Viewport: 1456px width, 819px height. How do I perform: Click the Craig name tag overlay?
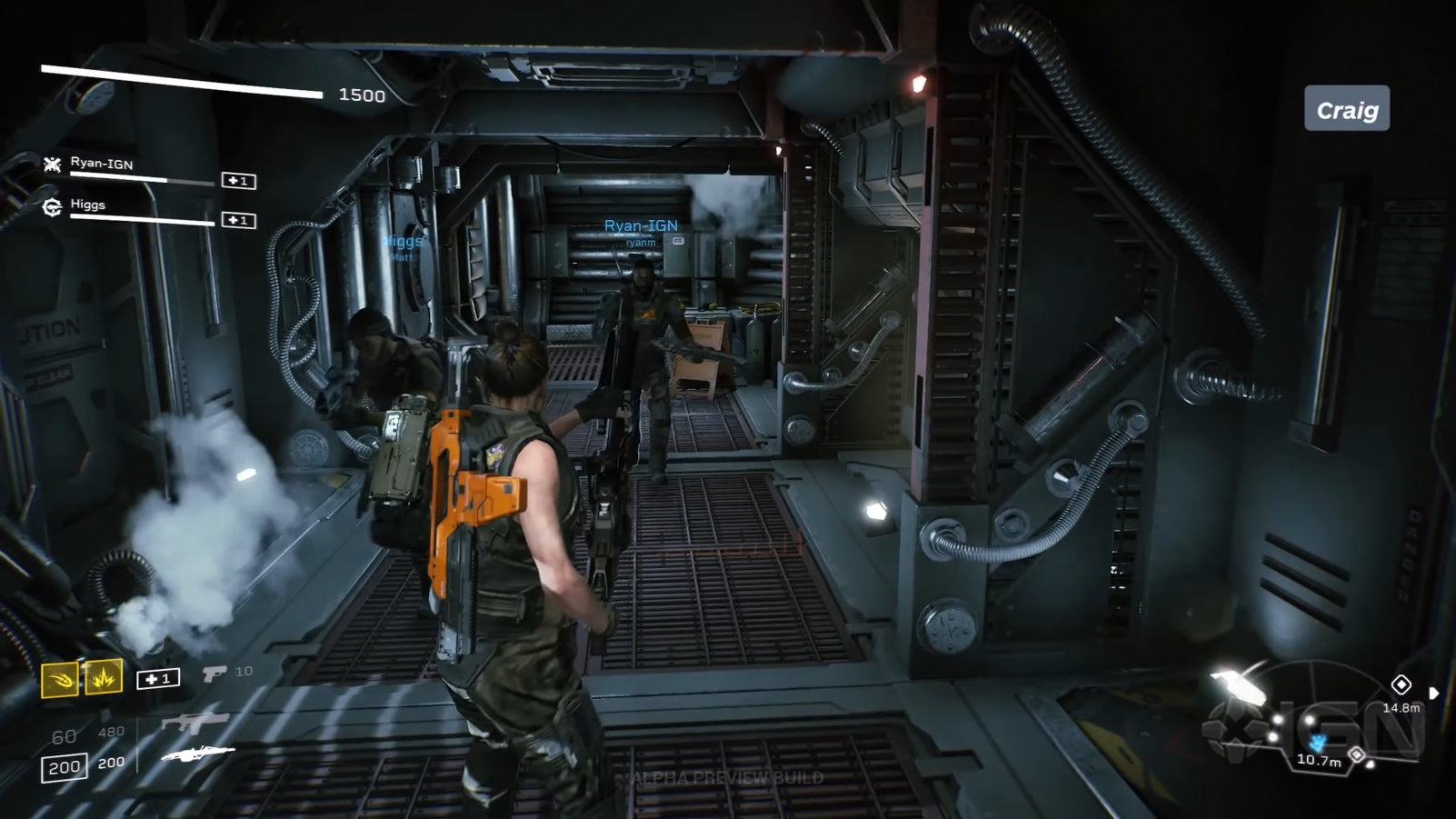[1347, 109]
